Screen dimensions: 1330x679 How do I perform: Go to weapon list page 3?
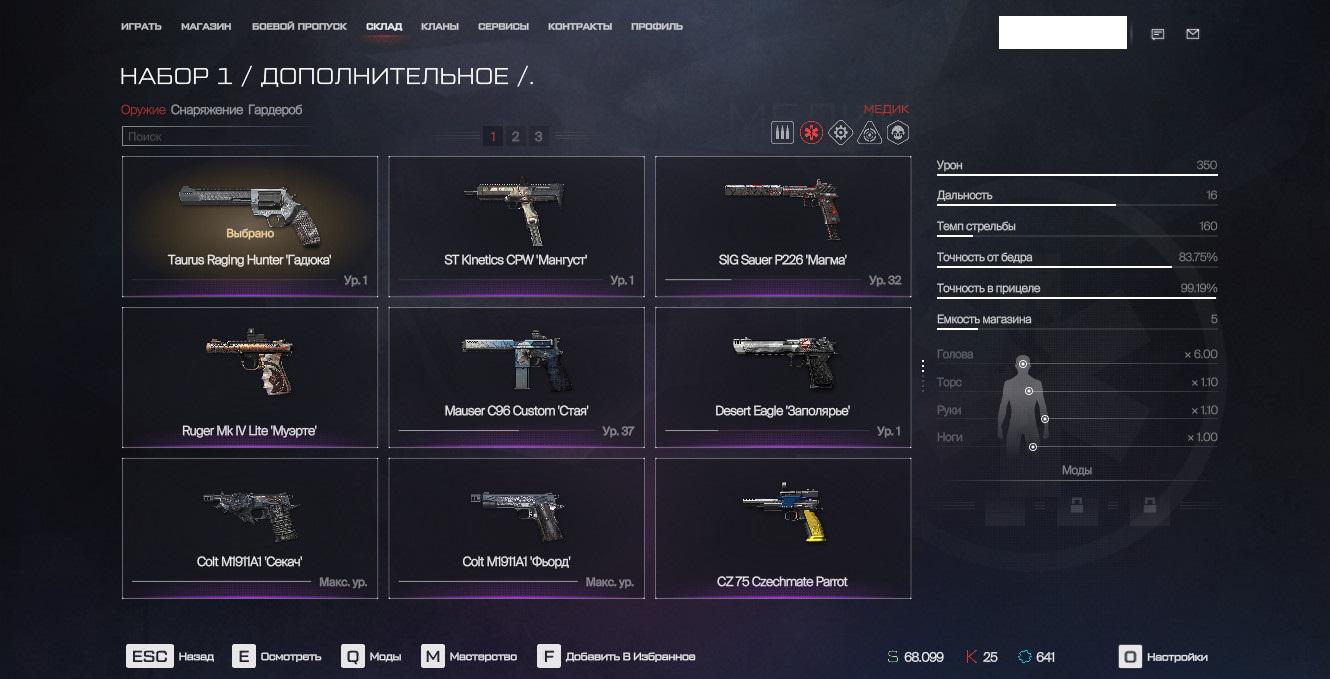[x=538, y=137]
